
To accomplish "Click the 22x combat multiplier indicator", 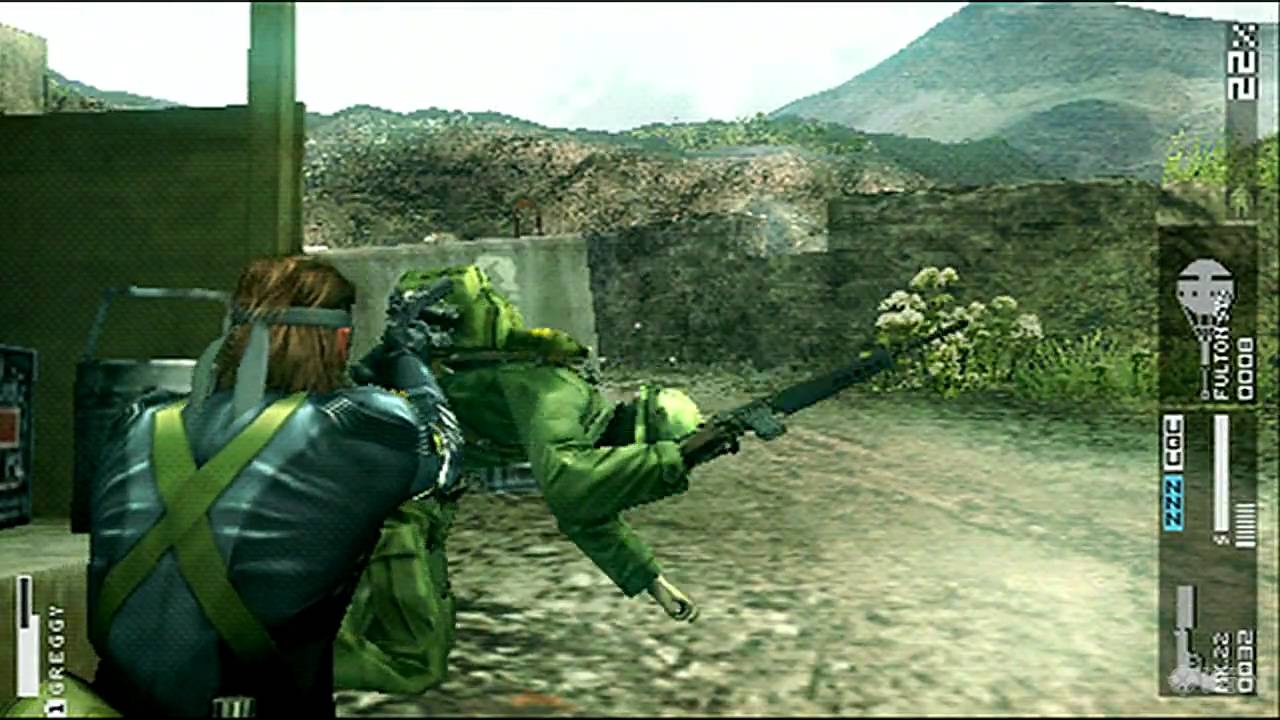I will 1244,60.
